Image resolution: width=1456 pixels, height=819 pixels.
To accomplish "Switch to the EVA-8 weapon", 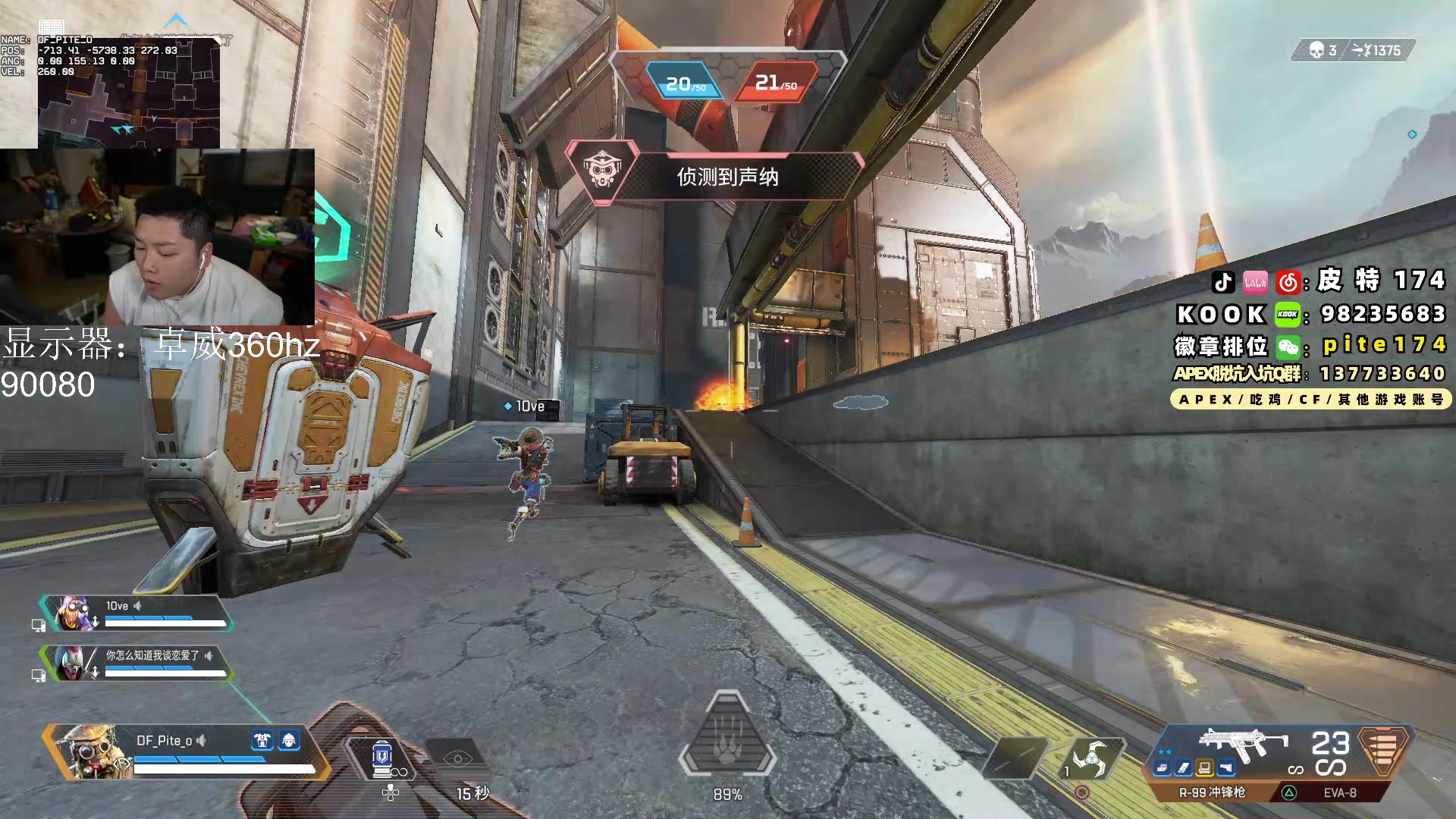I will [1339, 792].
